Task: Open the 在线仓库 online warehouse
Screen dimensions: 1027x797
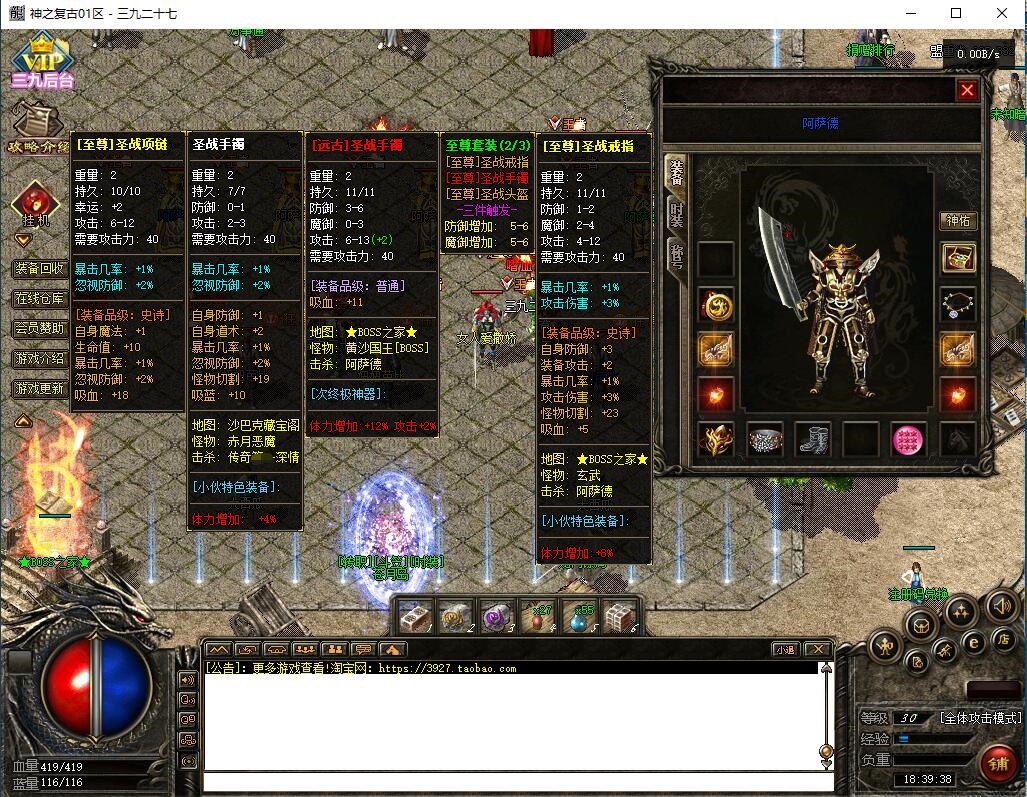Action: pos(40,298)
